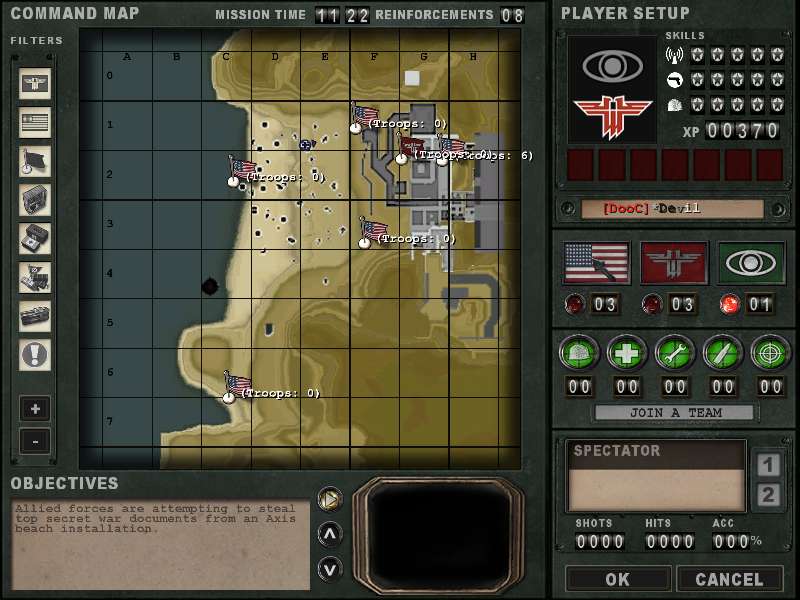The image size is (800, 600).
Task: Show the next objective with the down arrow
Action: click(329, 568)
